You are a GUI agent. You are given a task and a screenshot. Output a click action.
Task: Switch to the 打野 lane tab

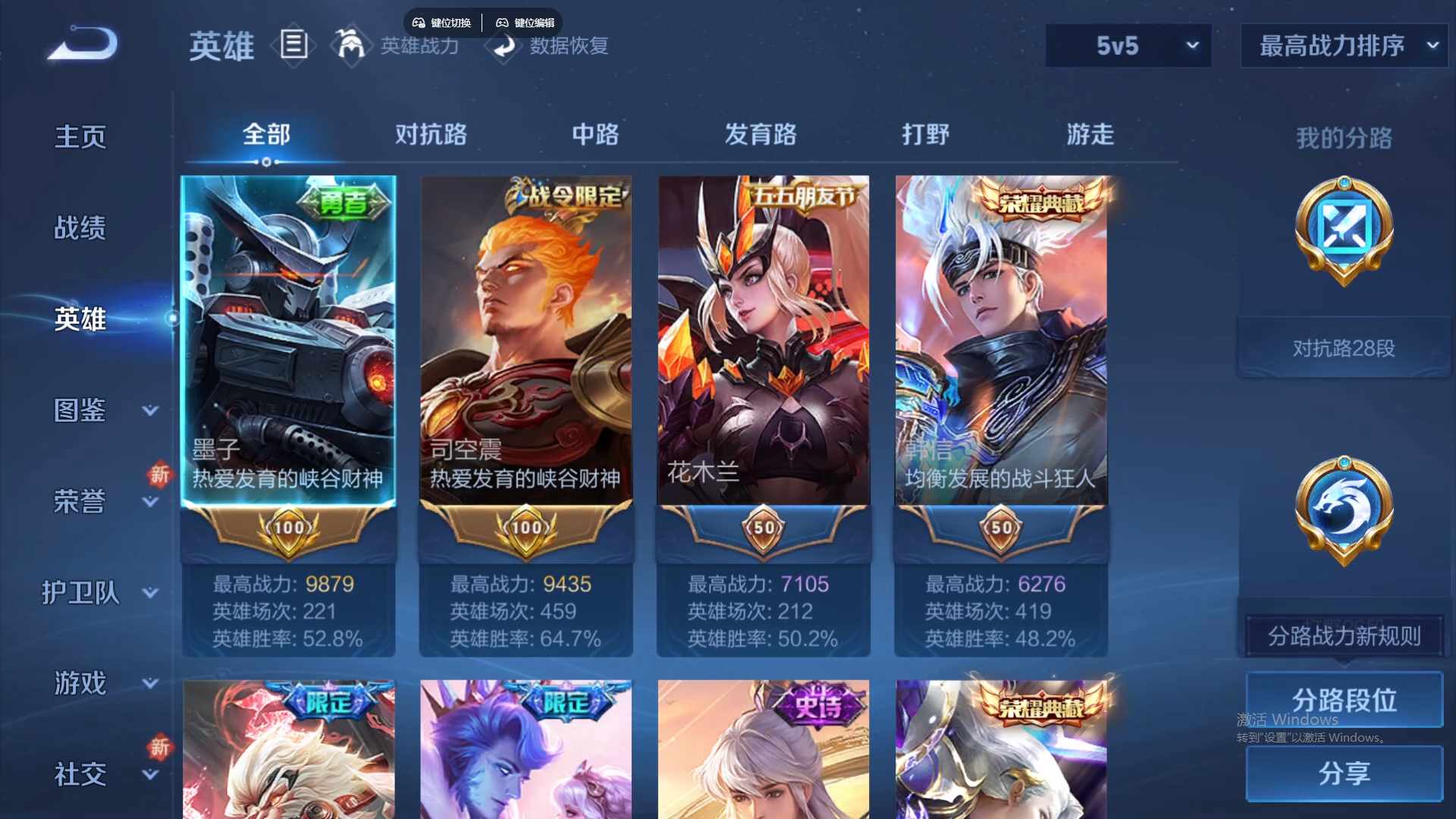(x=927, y=135)
